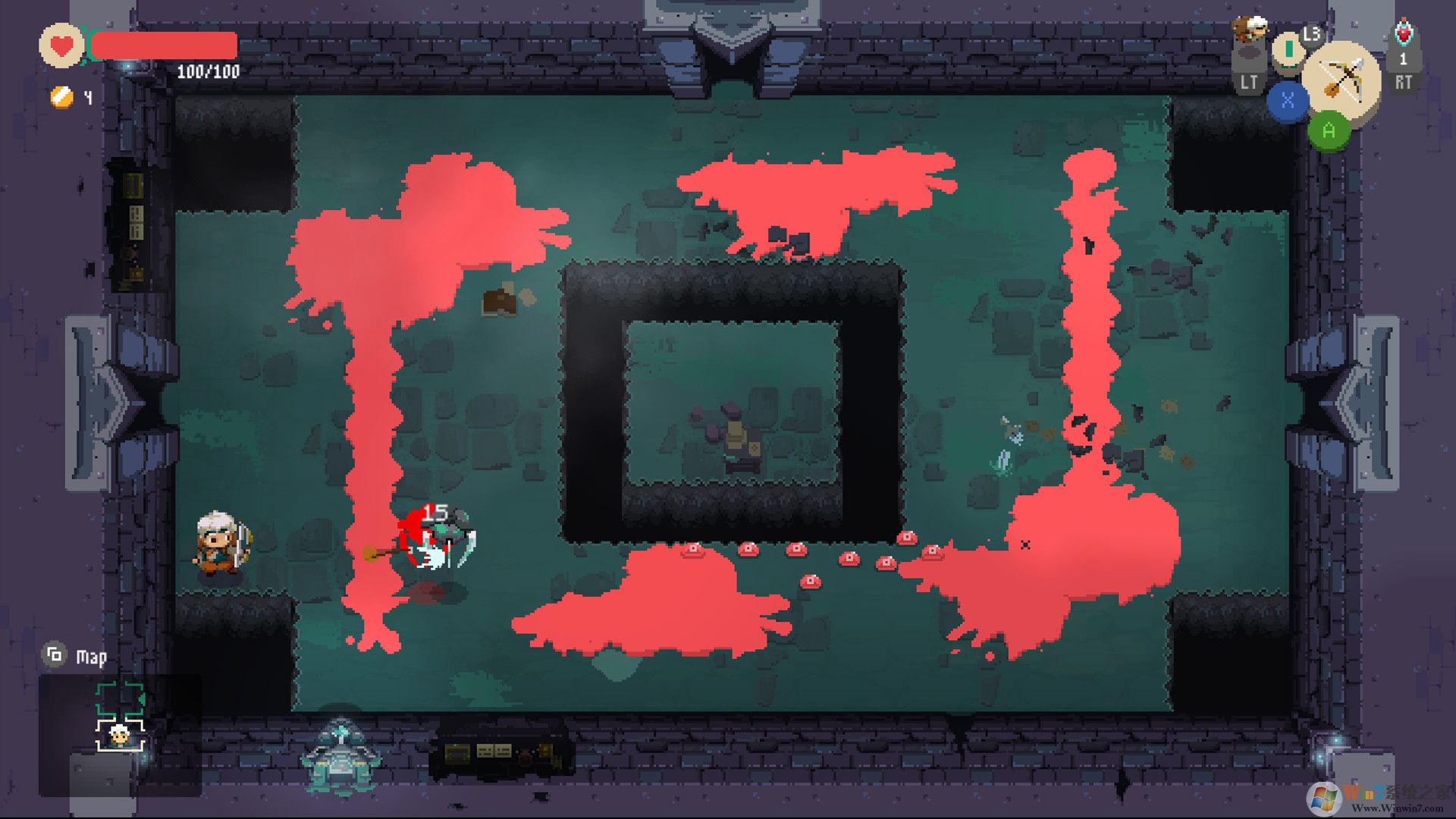Select the green A button prompt

coord(1329,130)
